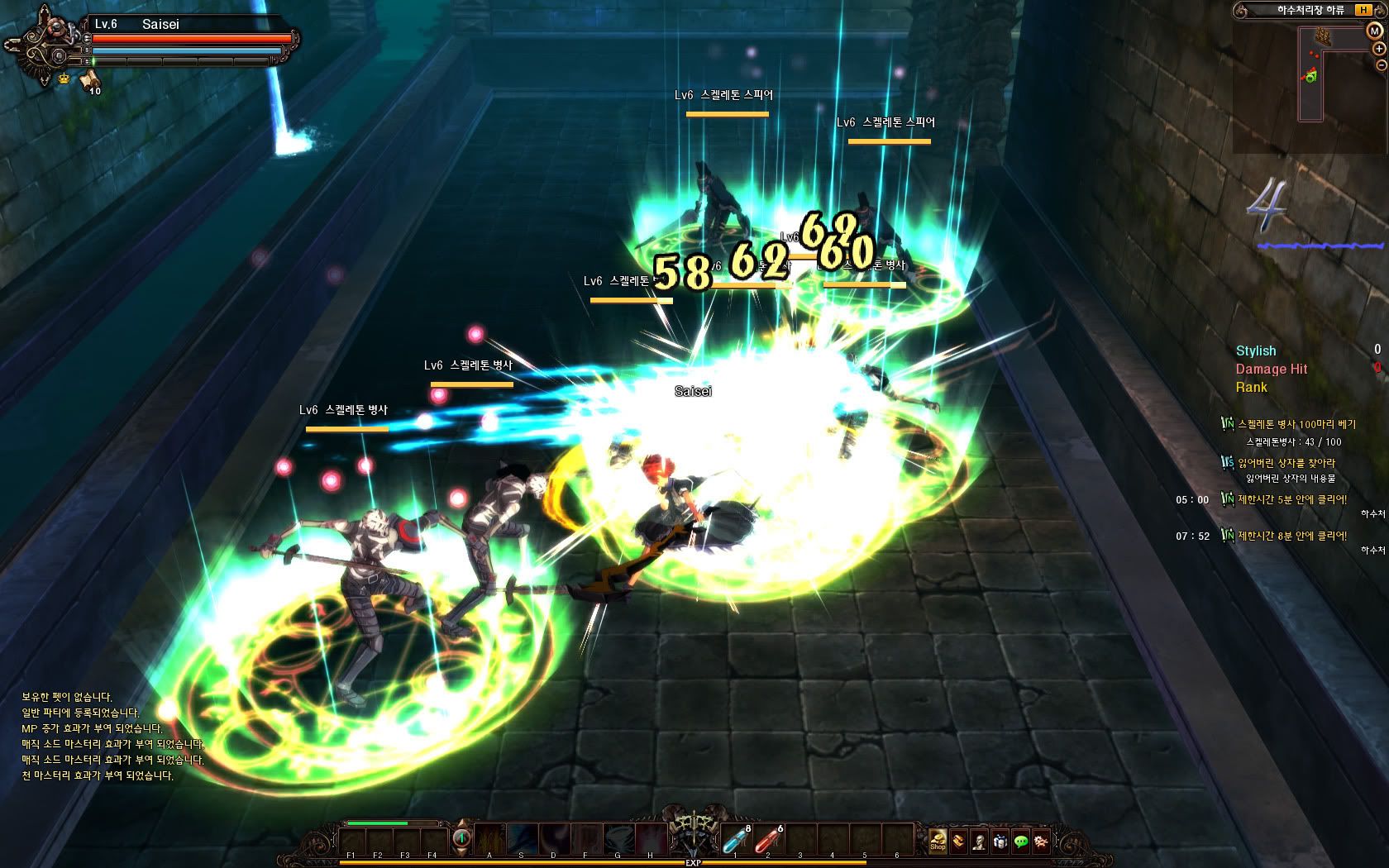
Task: Click the minimap's M button
Action: click(x=1373, y=31)
